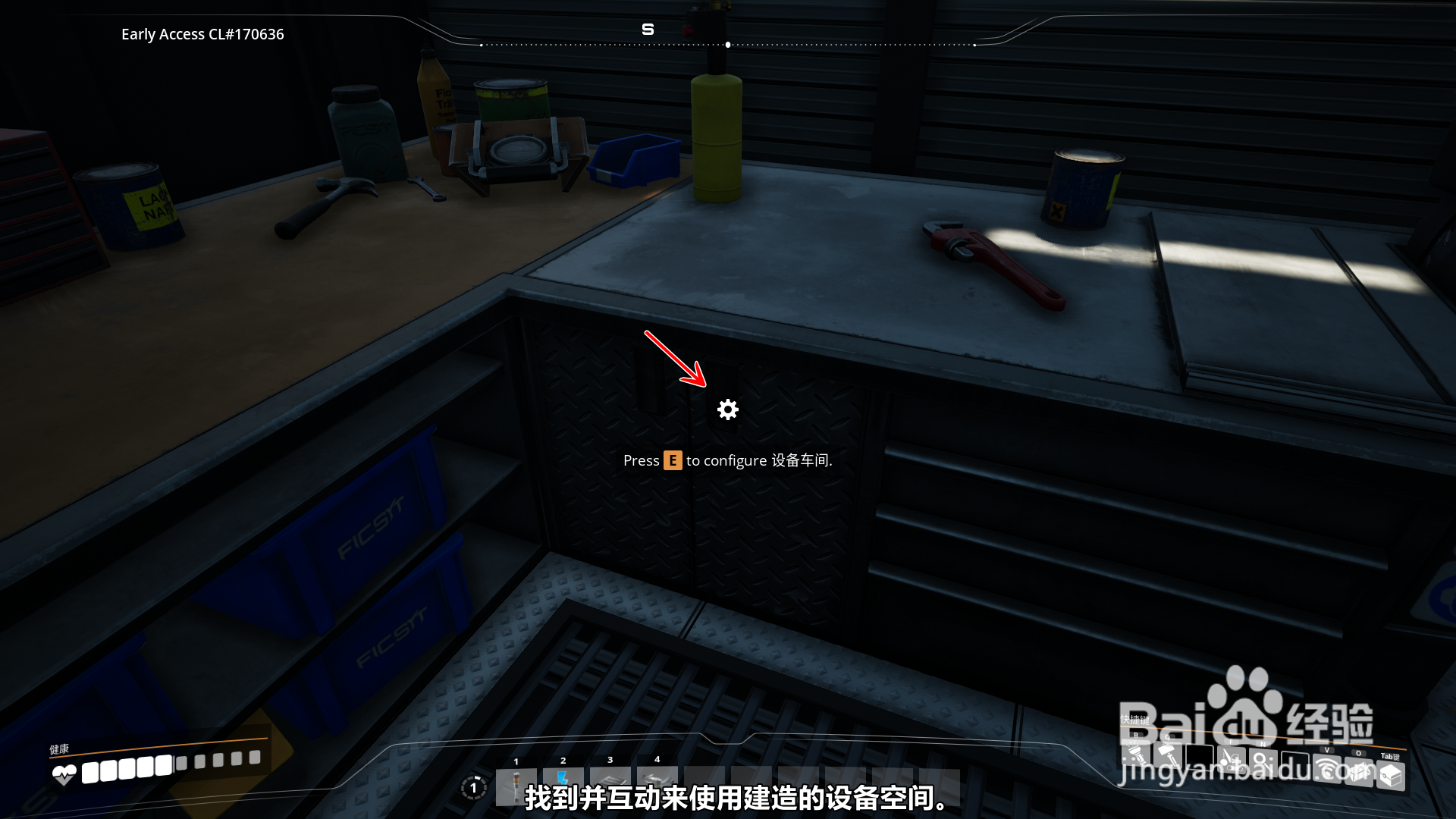This screenshot has width=1456, height=819.
Task: Activate the resource scanner icon labeled V
Action: point(1327,770)
